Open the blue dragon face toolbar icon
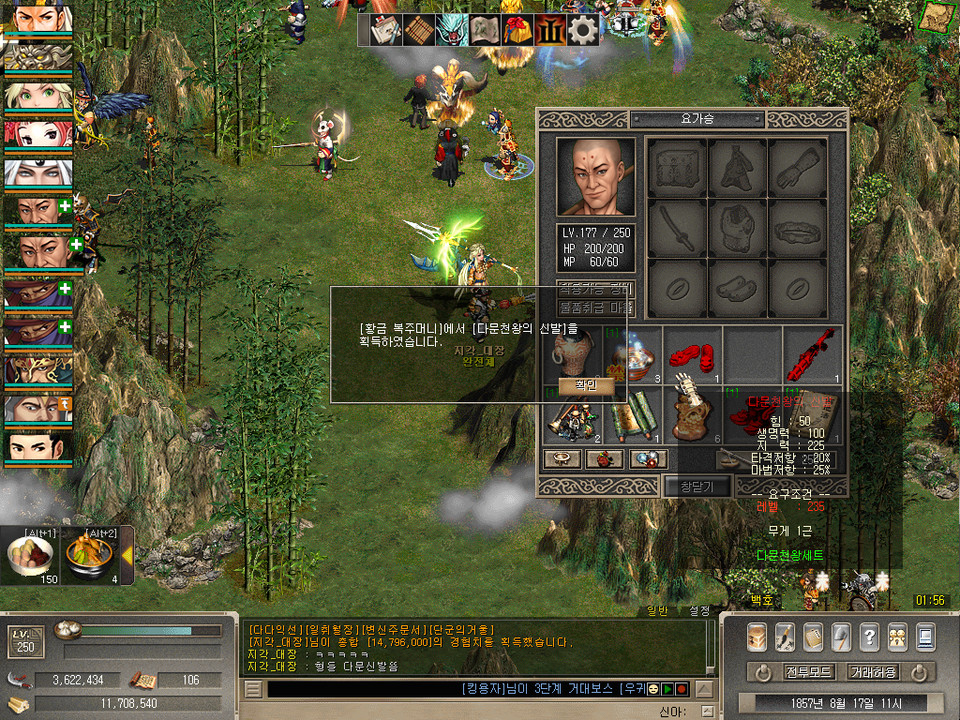 (x=452, y=29)
